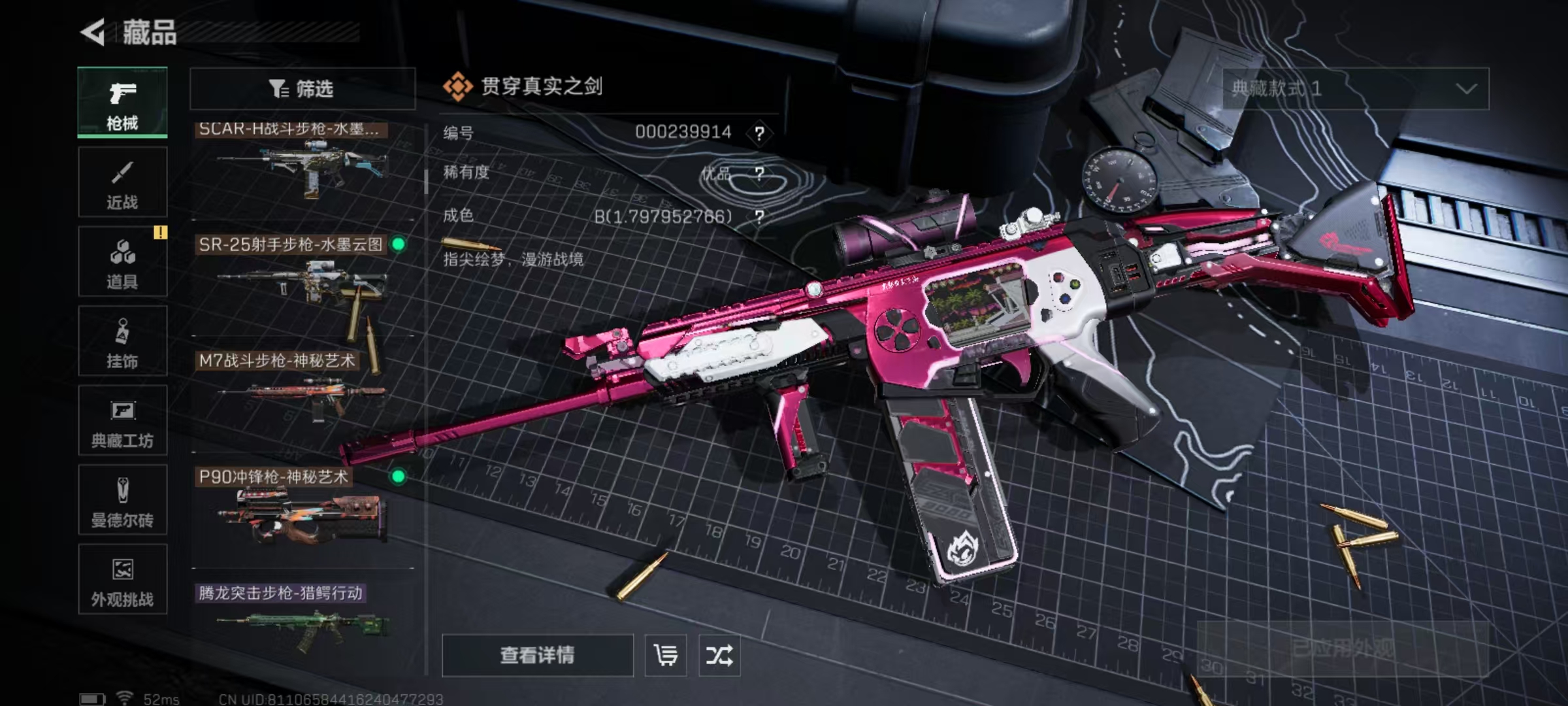Open 查看详情 to view details

click(537, 655)
